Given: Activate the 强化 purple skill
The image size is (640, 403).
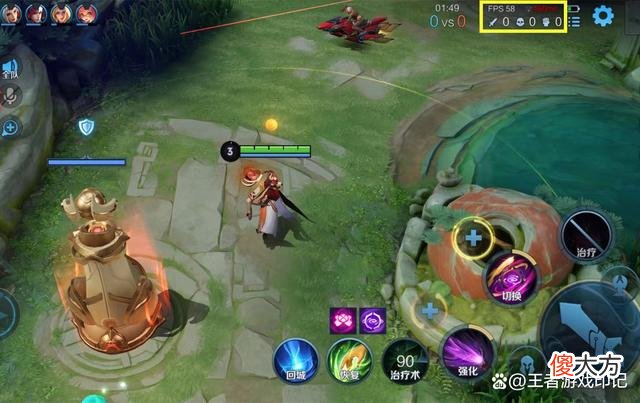Looking at the screenshot, I should tap(466, 353).
